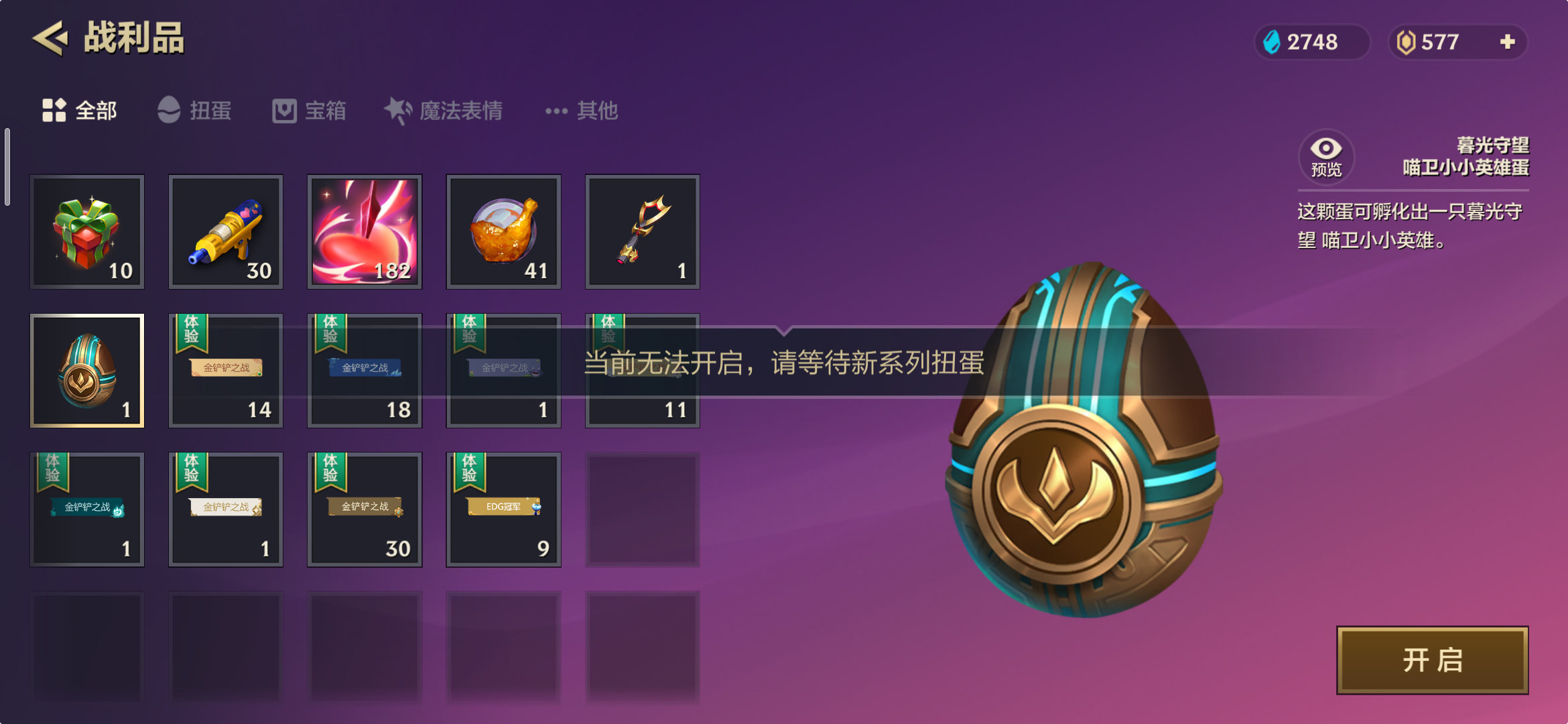Select the gold 金铲铲之战 item with count 30

pos(365,509)
